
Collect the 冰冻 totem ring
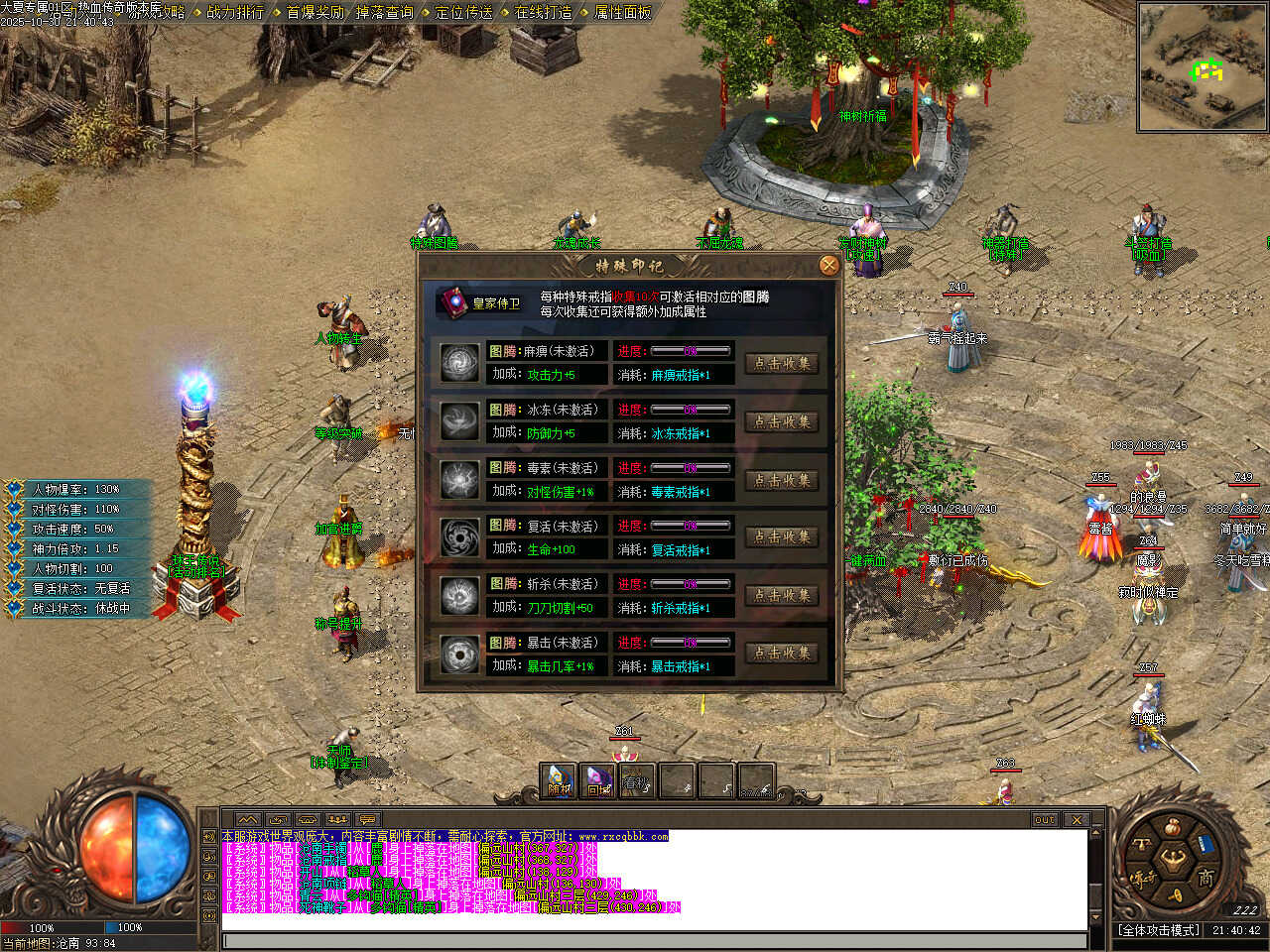782,421
